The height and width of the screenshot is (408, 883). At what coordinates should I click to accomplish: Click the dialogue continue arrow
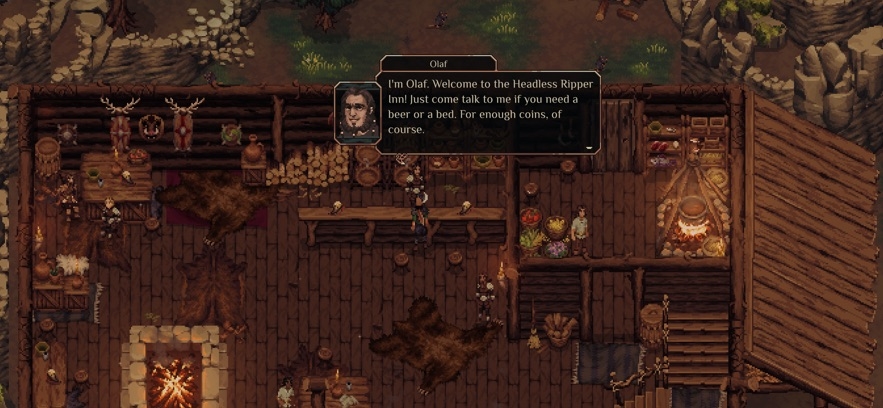click(589, 147)
